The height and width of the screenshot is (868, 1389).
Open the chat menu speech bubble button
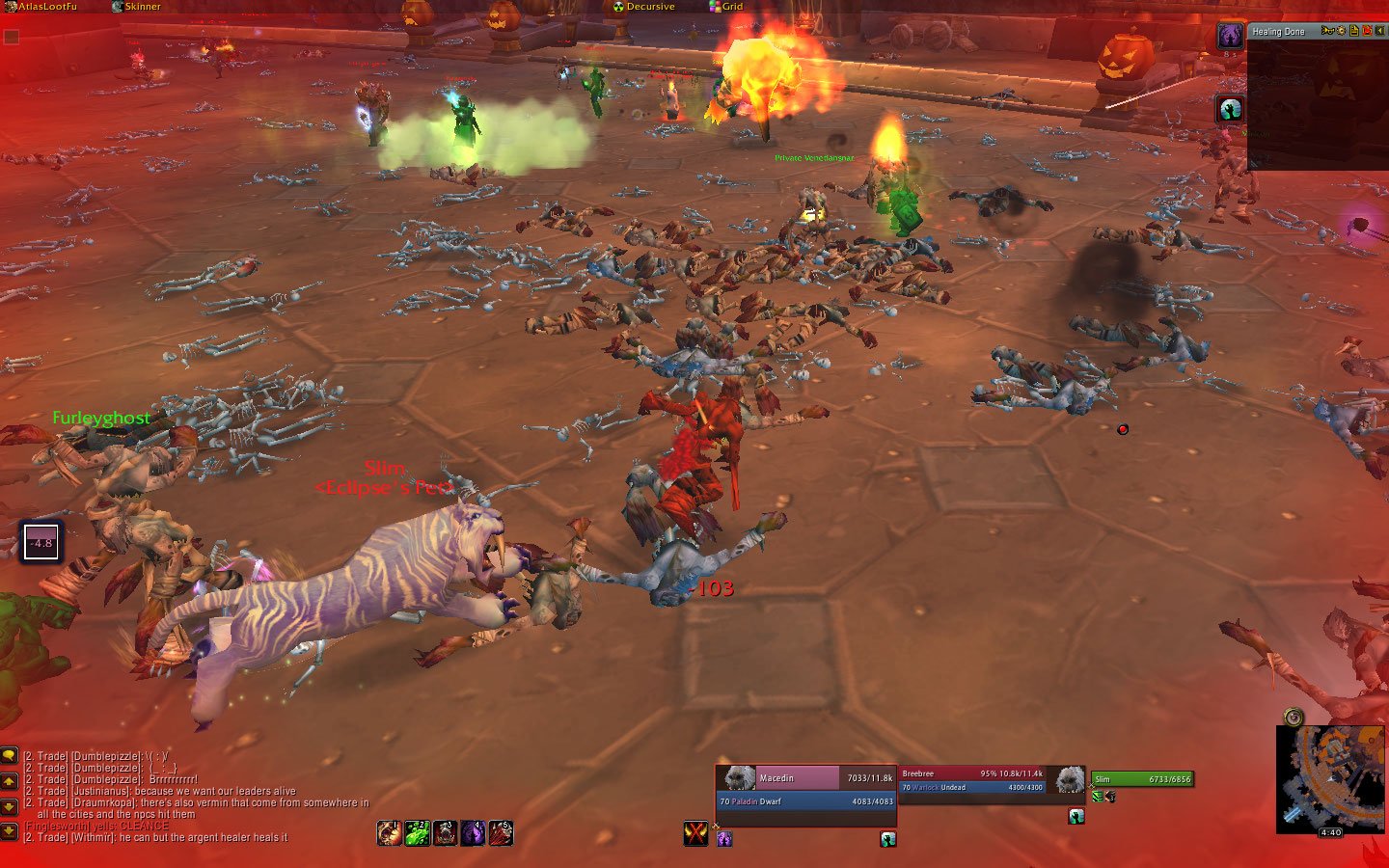click(x=10, y=756)
